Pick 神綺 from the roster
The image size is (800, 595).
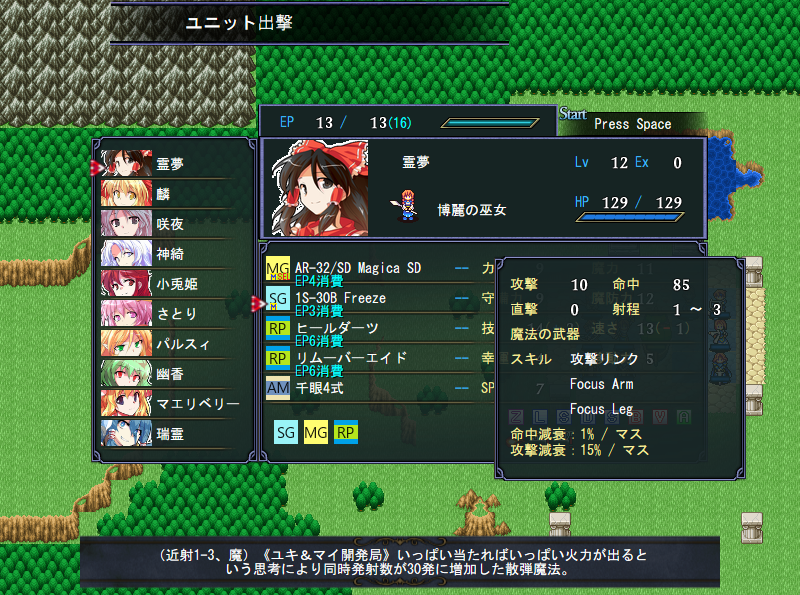point(170,253)
